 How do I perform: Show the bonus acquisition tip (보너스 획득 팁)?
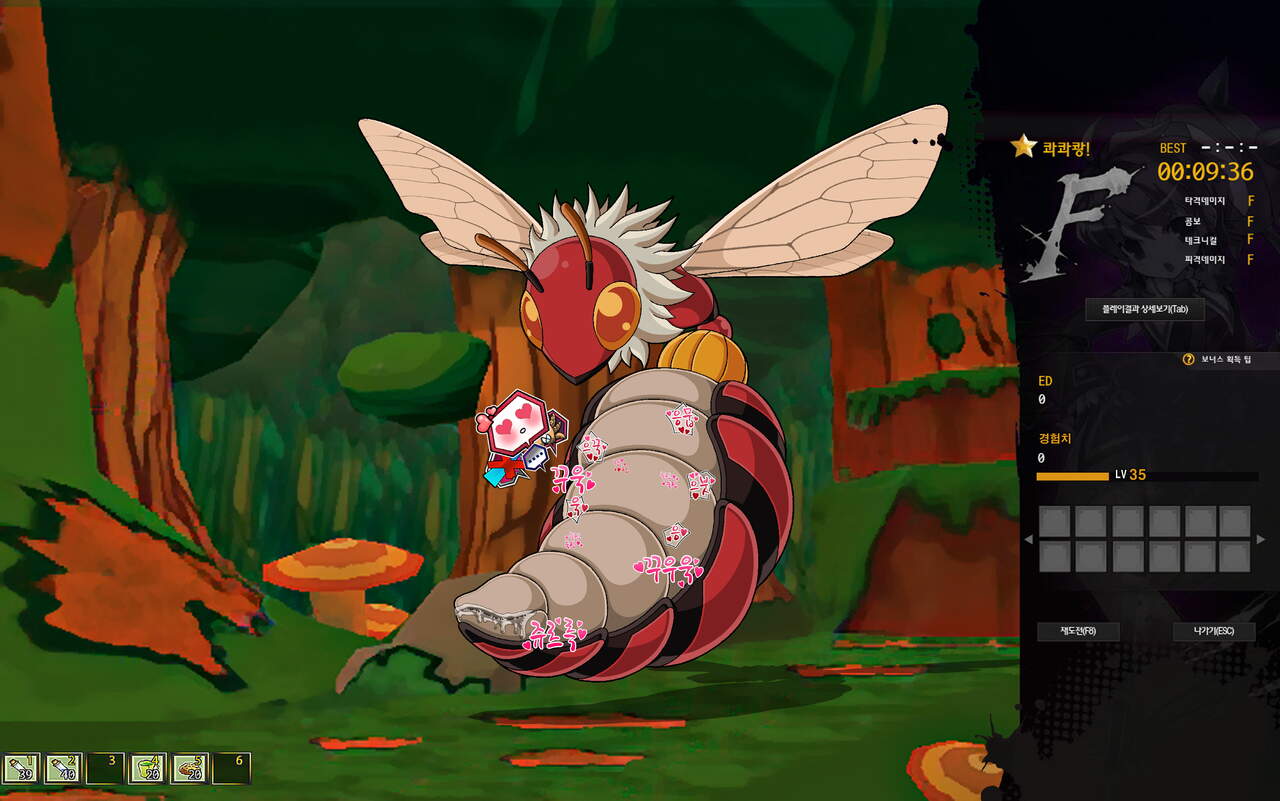coord(1217,359)
